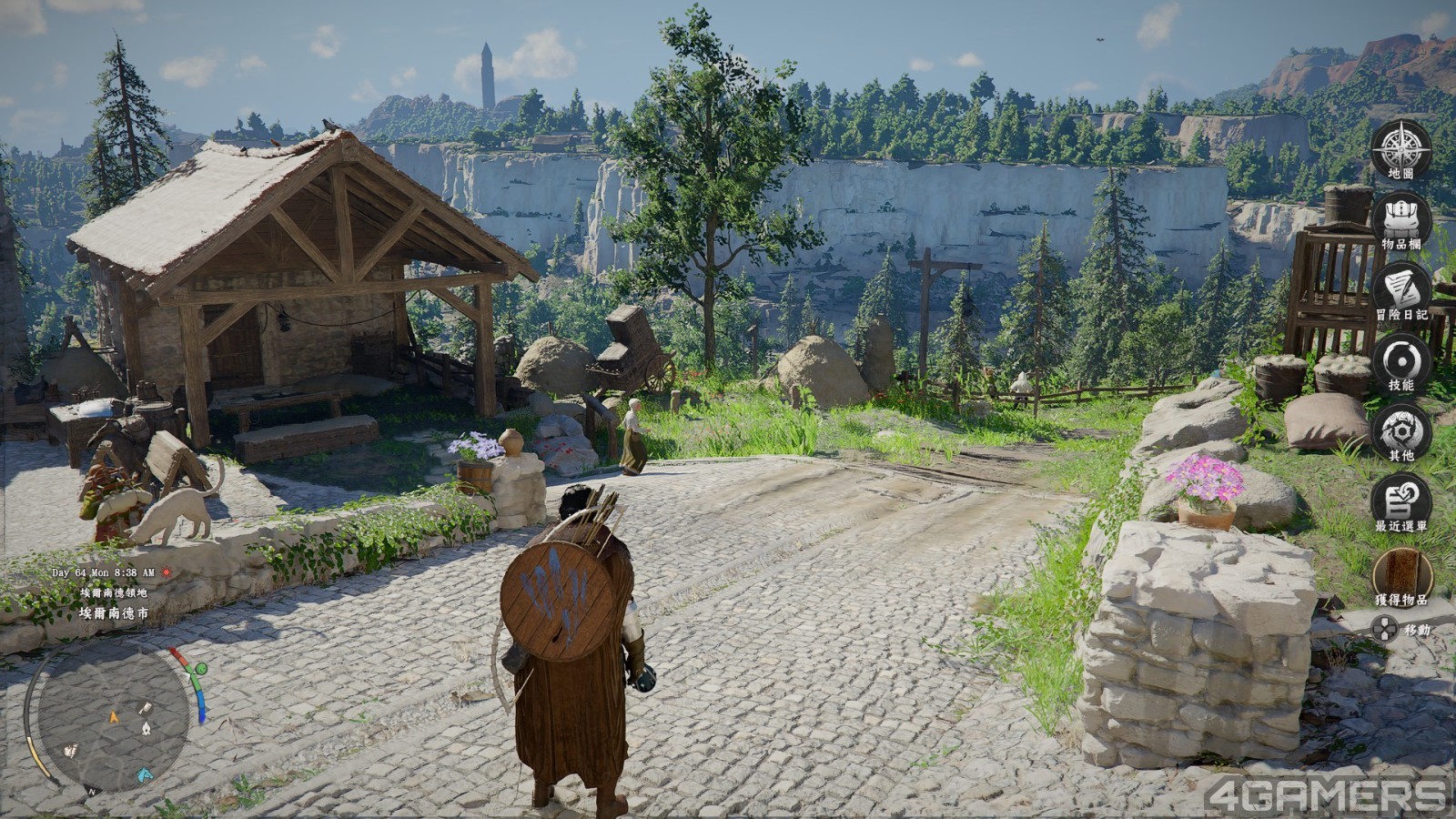Show the 獲得物品 obtained items icon
This screenshot has height=819, width=1456.
[1401, 571]
